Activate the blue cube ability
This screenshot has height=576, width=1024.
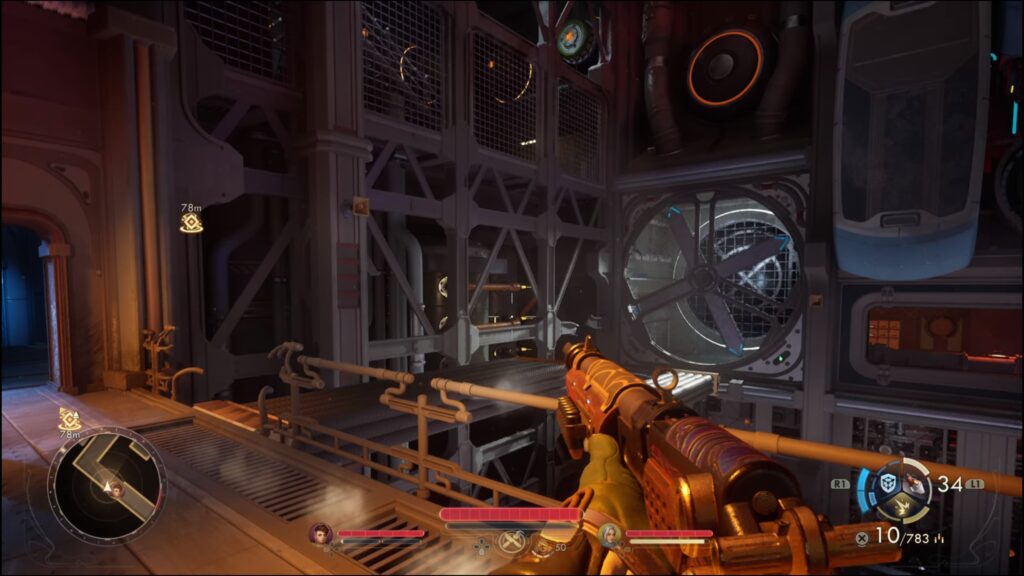pos(887,483)
